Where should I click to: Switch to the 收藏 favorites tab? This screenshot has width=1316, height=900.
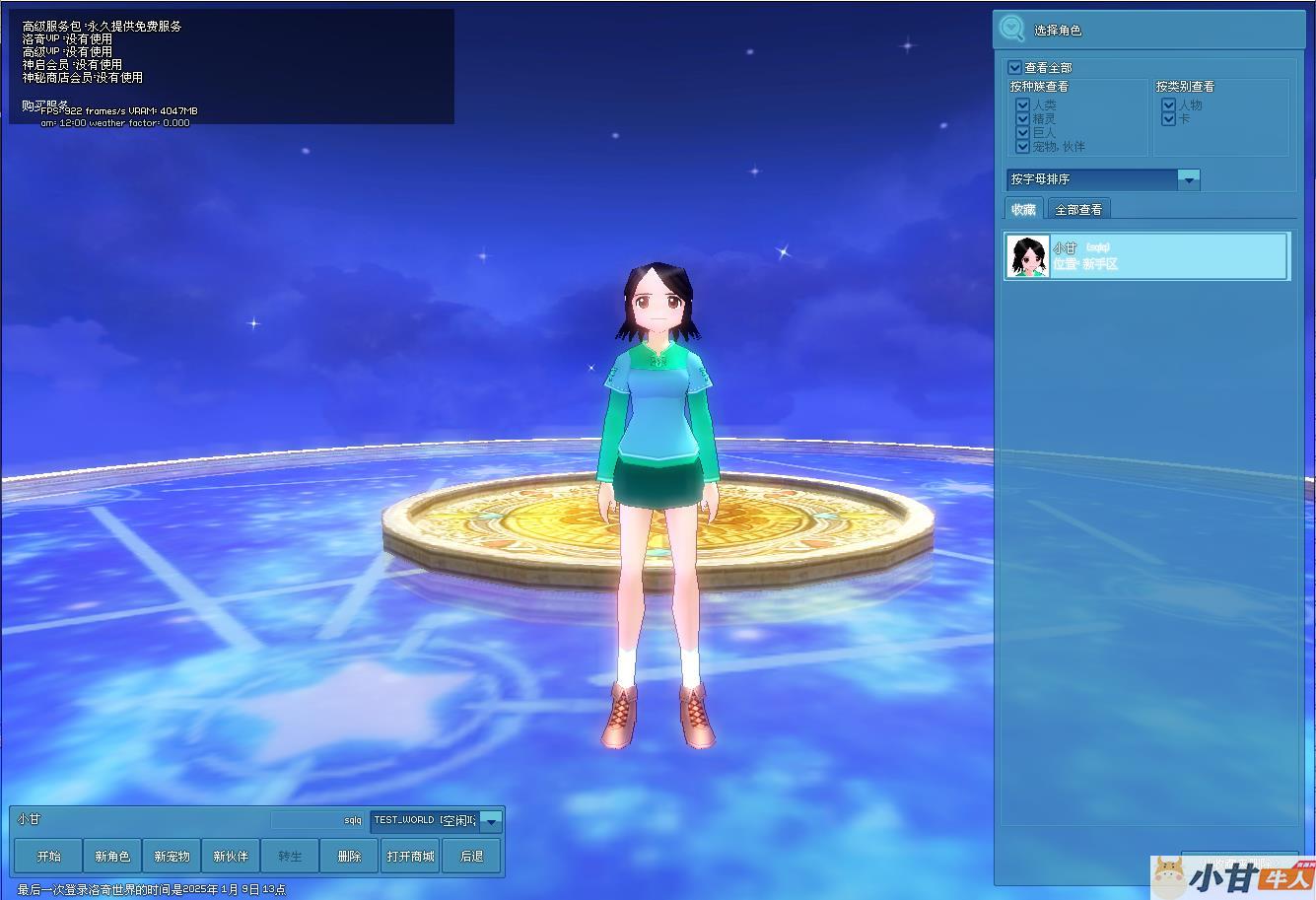click(1023, 209)
